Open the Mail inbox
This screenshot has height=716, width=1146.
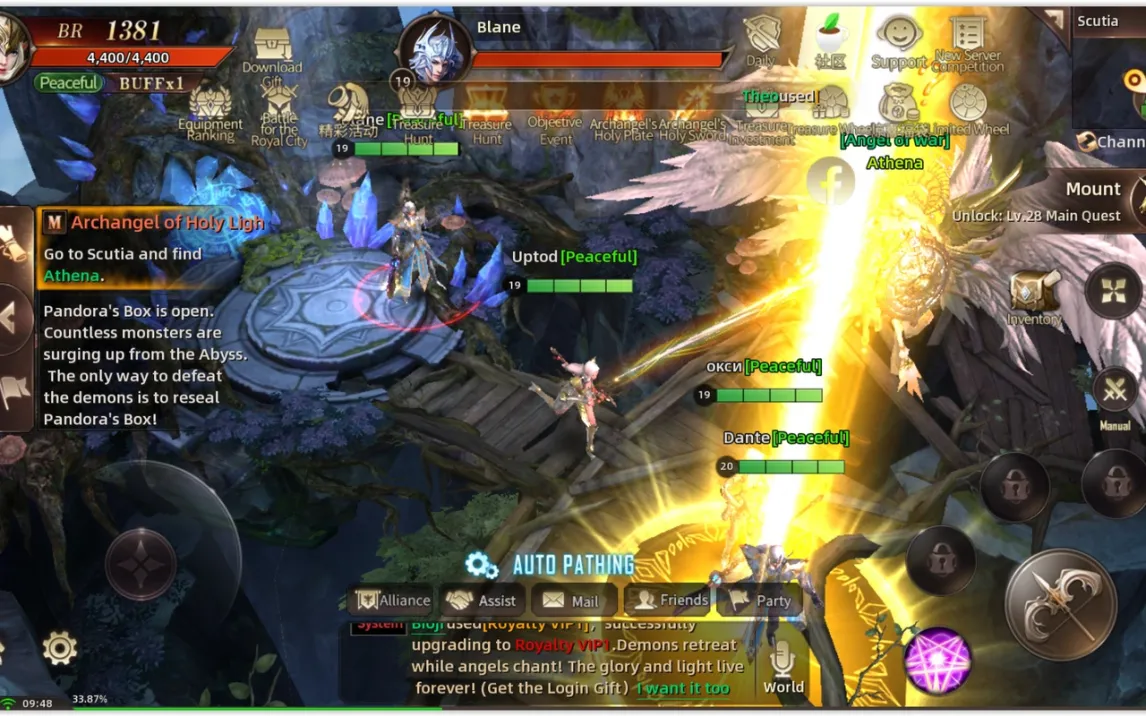[x=571, y=601]
